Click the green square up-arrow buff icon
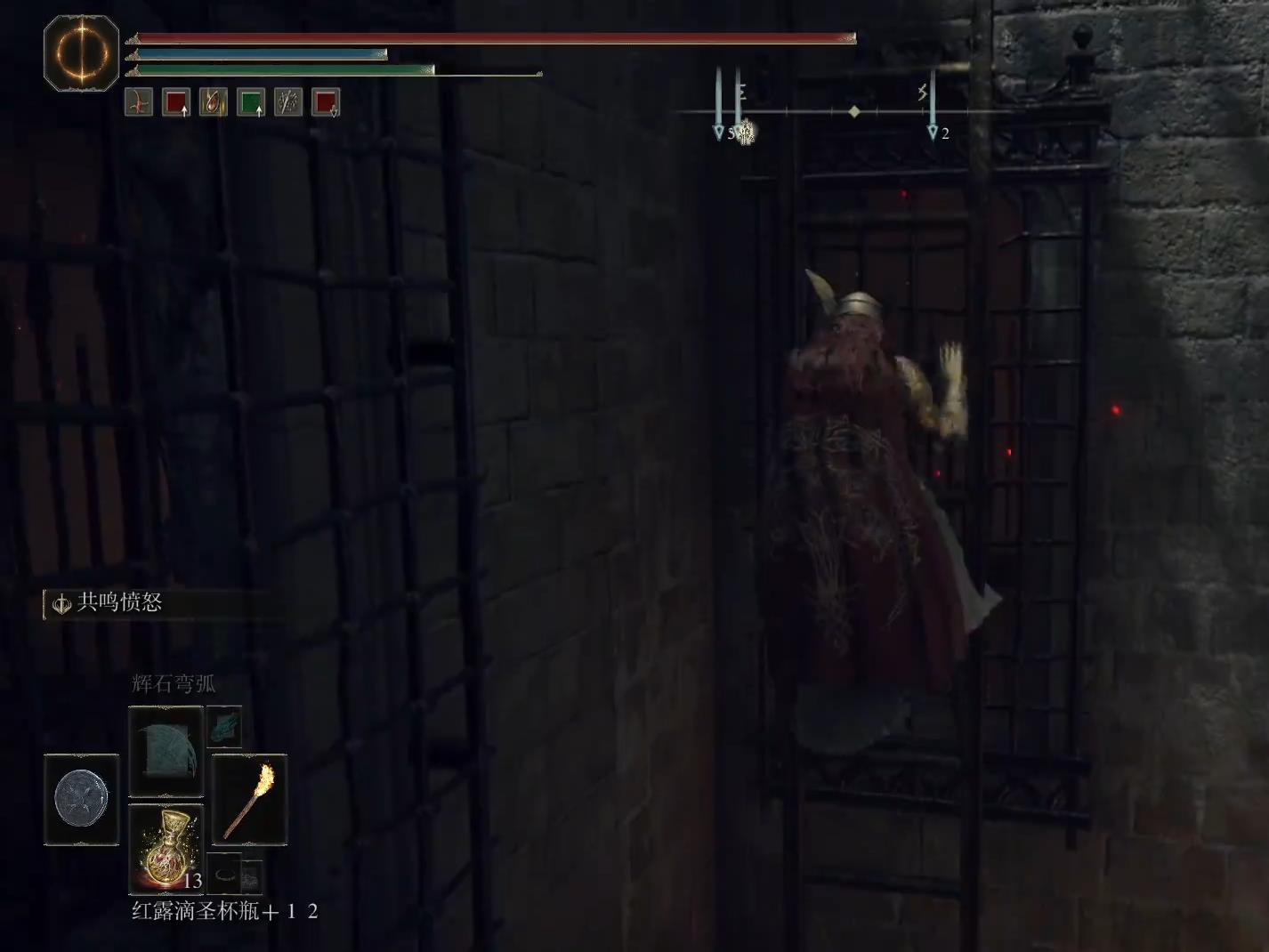Image resolution: width=1269 pixels, height=952 pixels. point(251,103)
